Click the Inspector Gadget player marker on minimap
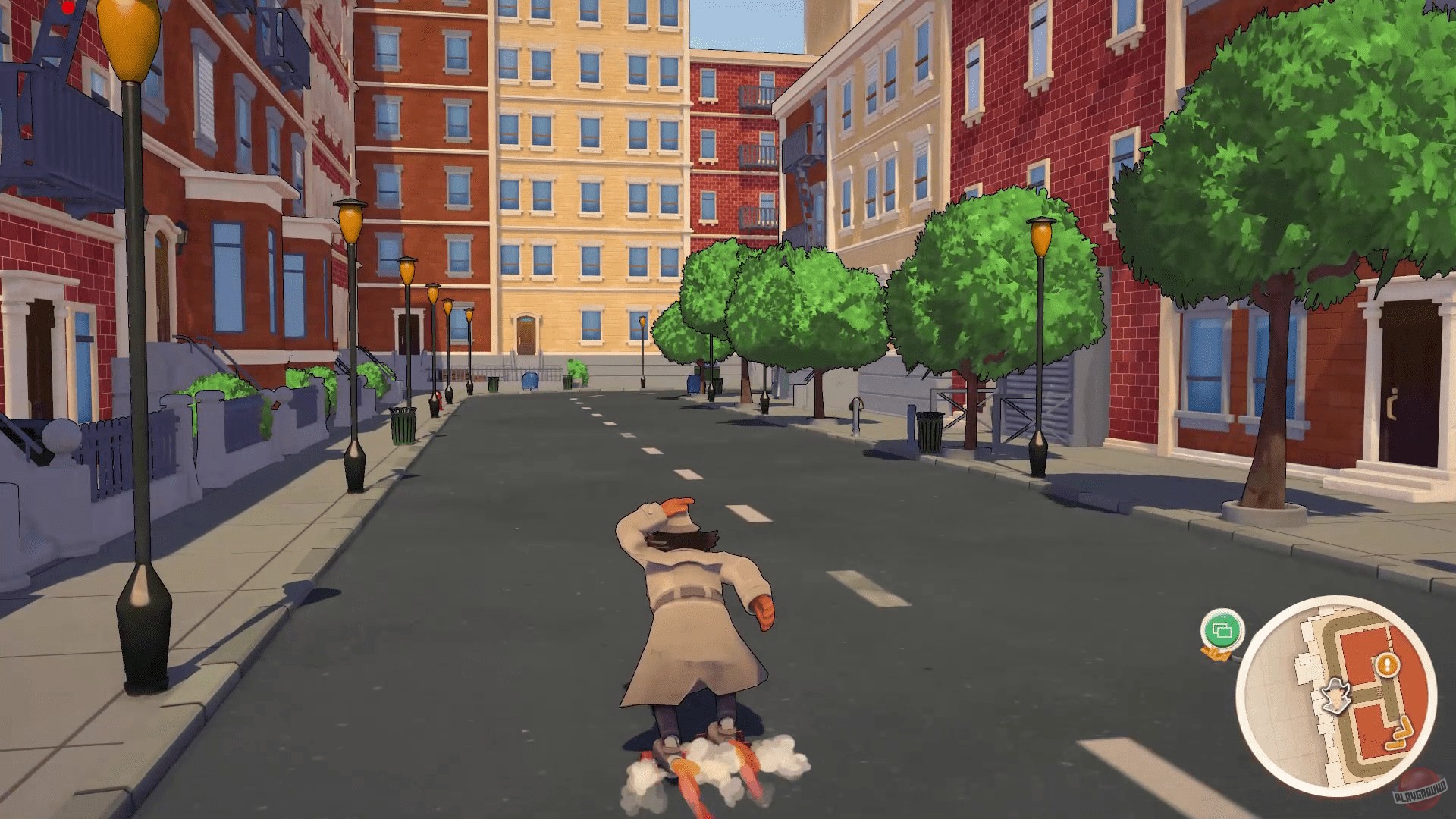The height and width of the screenshot is (819, 1456). [1336, 695]
